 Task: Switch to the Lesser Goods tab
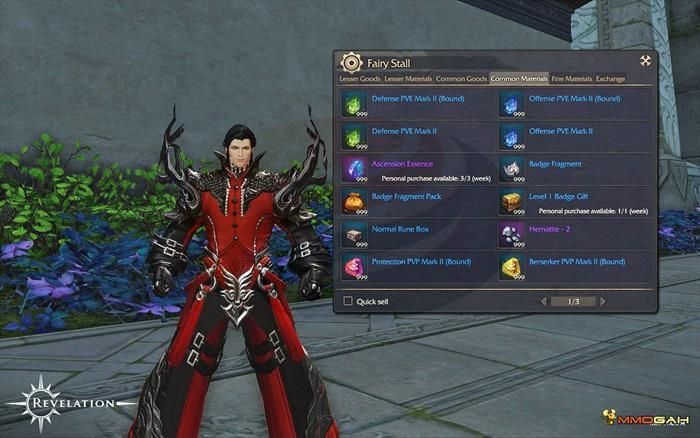[x=360, y=78]
